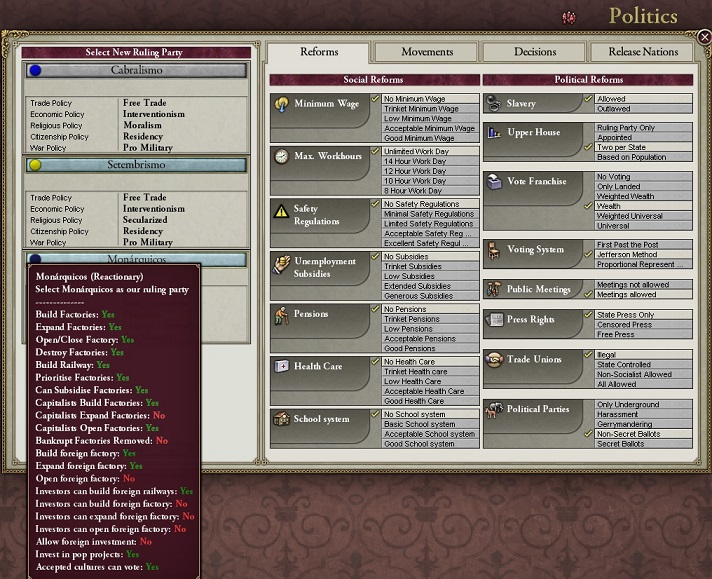The width and height of the screenshot is (712, 579).
Task: Close the Politics window
Action: tap(704, 37)
